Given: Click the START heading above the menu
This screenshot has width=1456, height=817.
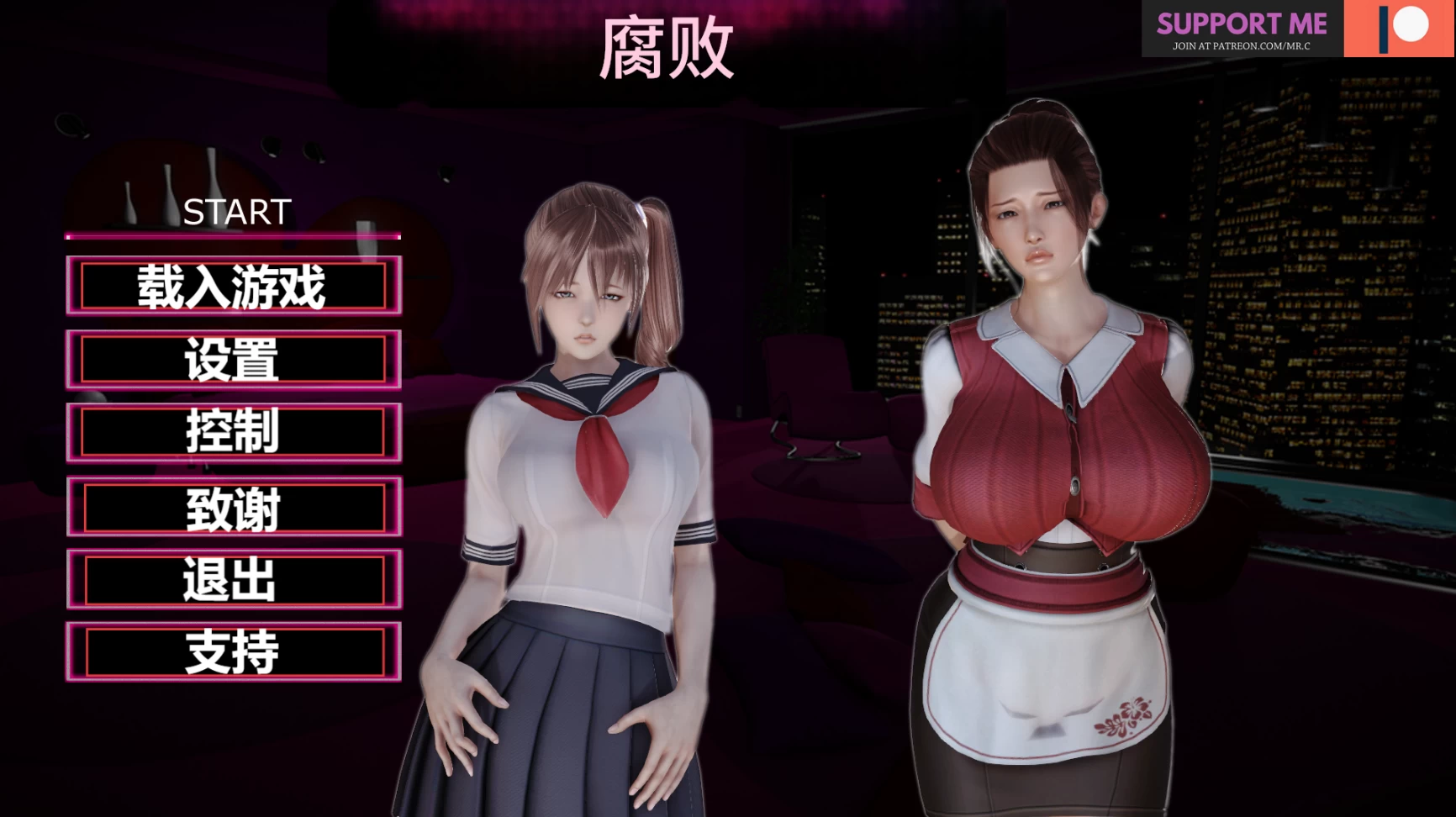Looking at the screenshot, I should 237,213.
